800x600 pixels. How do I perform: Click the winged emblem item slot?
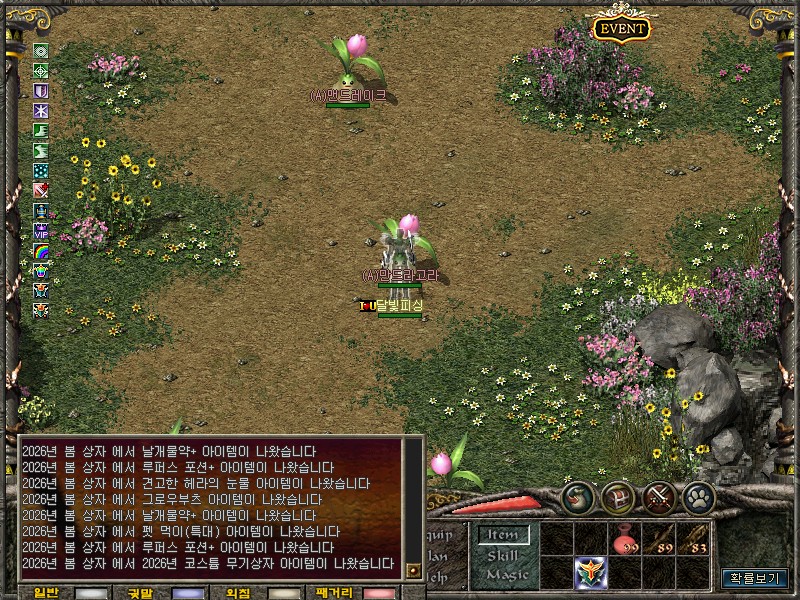591,572
